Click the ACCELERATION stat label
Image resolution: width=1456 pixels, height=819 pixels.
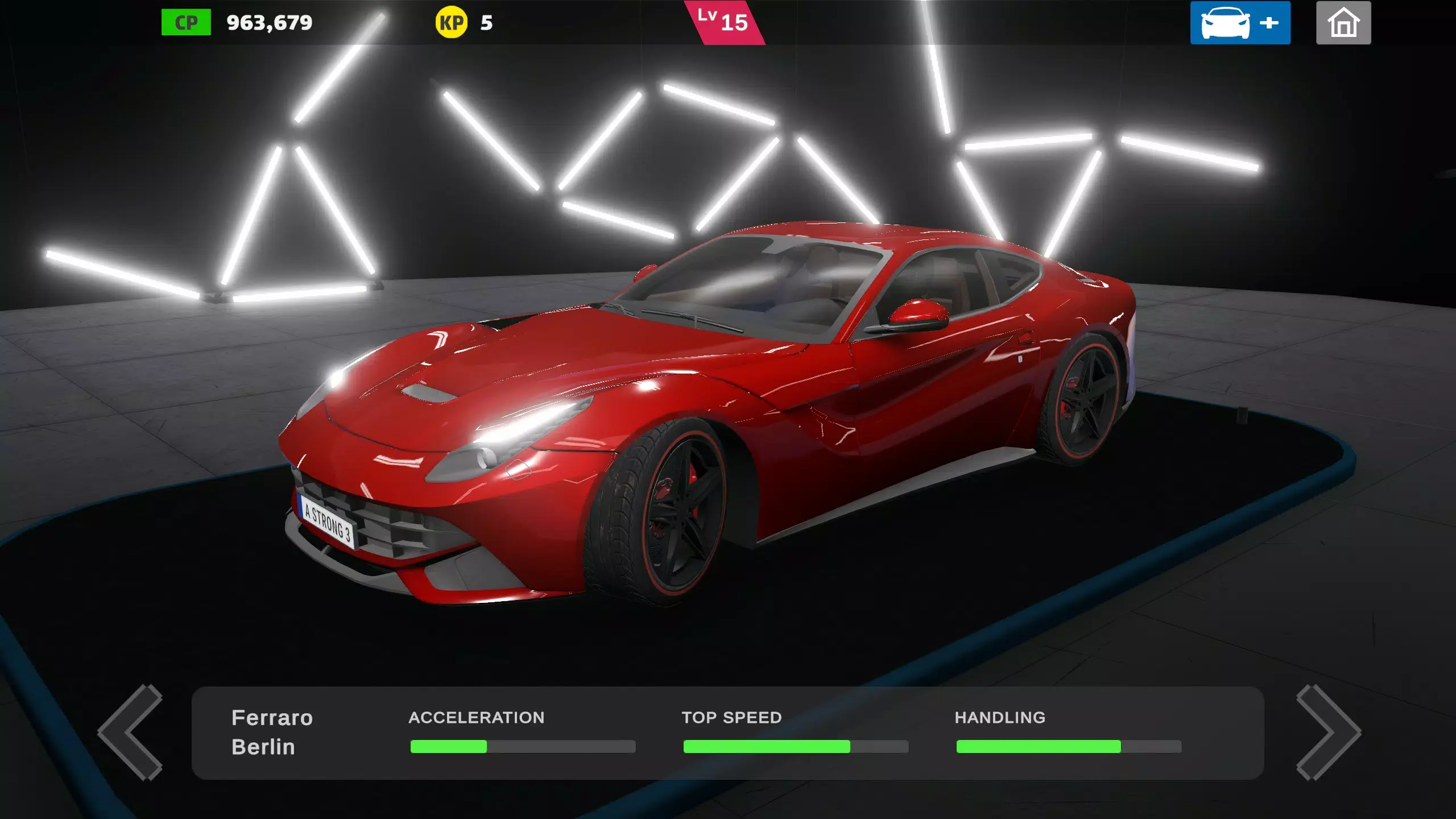(x=477, y=718)
